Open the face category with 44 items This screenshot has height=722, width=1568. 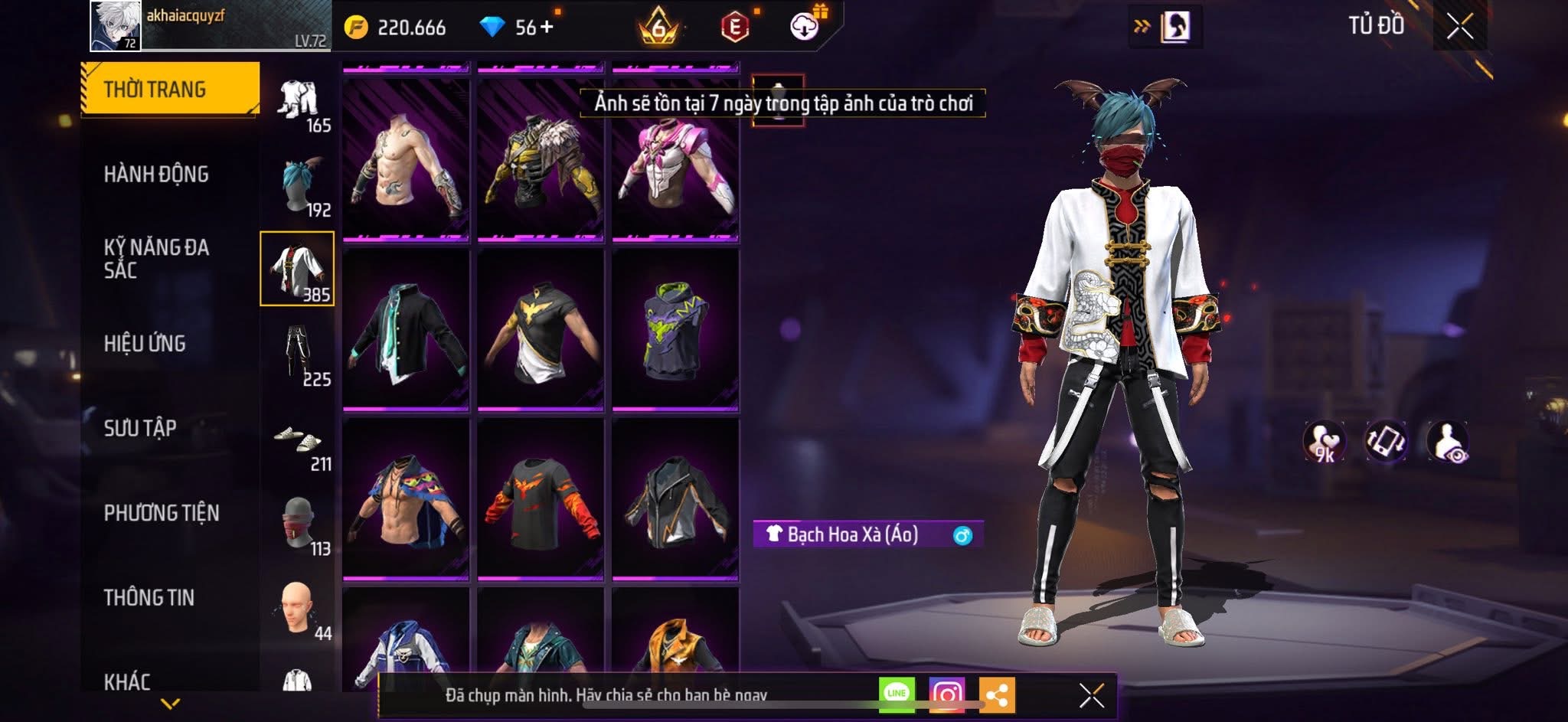[299, 609]
